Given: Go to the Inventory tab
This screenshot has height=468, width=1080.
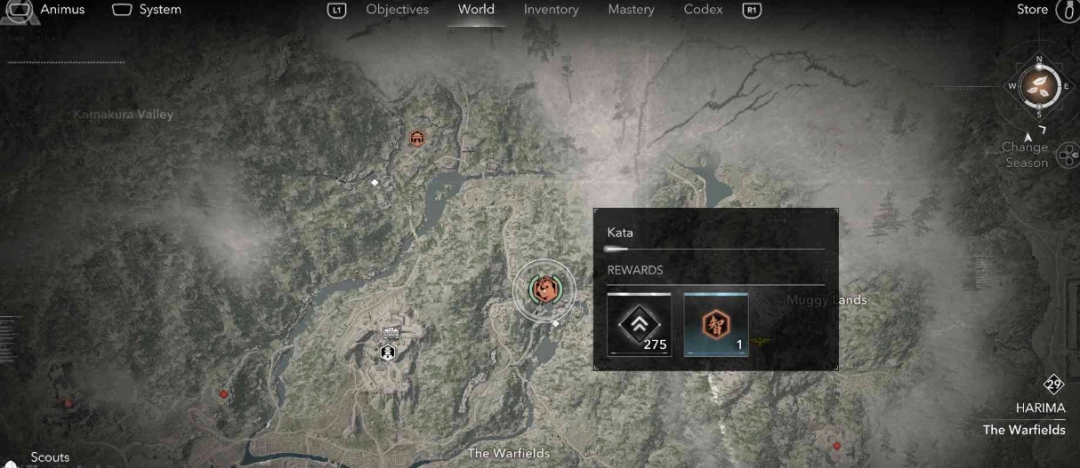Looking at the screenshot, I should coord(551,10).
